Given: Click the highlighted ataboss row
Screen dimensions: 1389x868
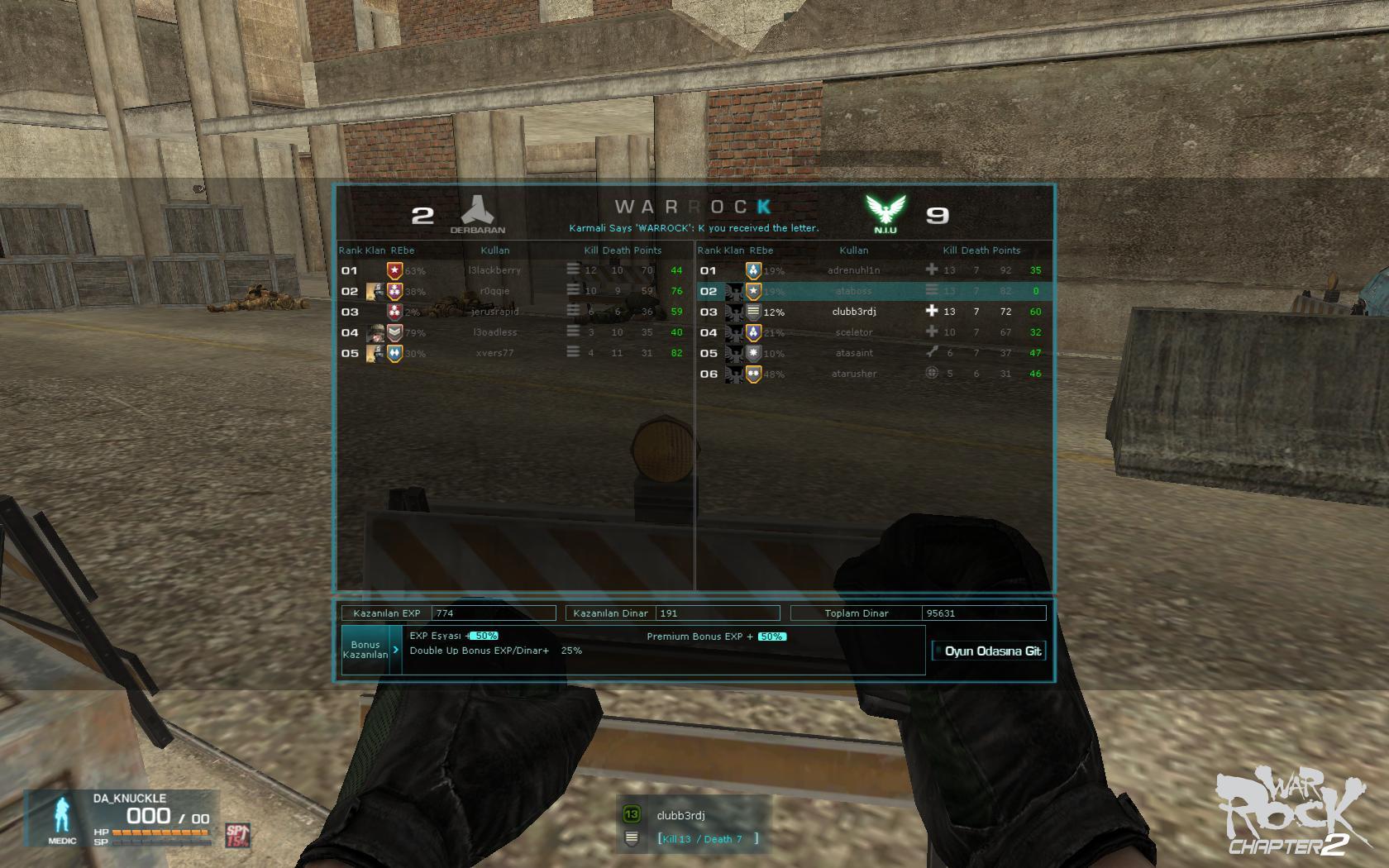Looking at the screenshot, I should tap(854, 291).
